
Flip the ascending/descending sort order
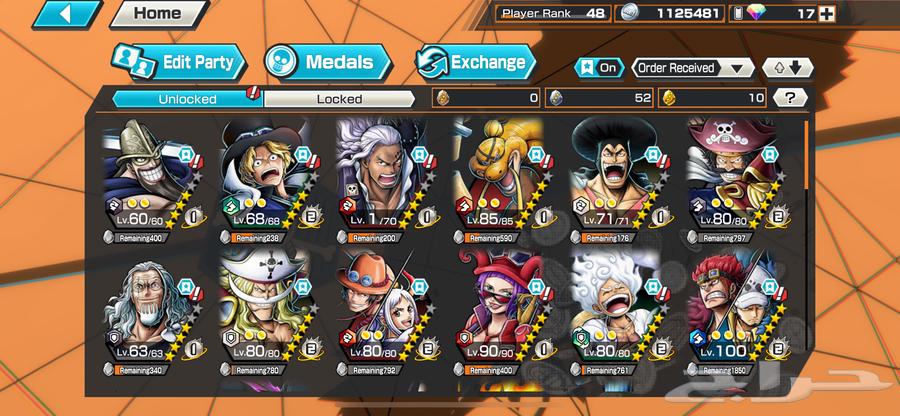[x=782, y=68]
